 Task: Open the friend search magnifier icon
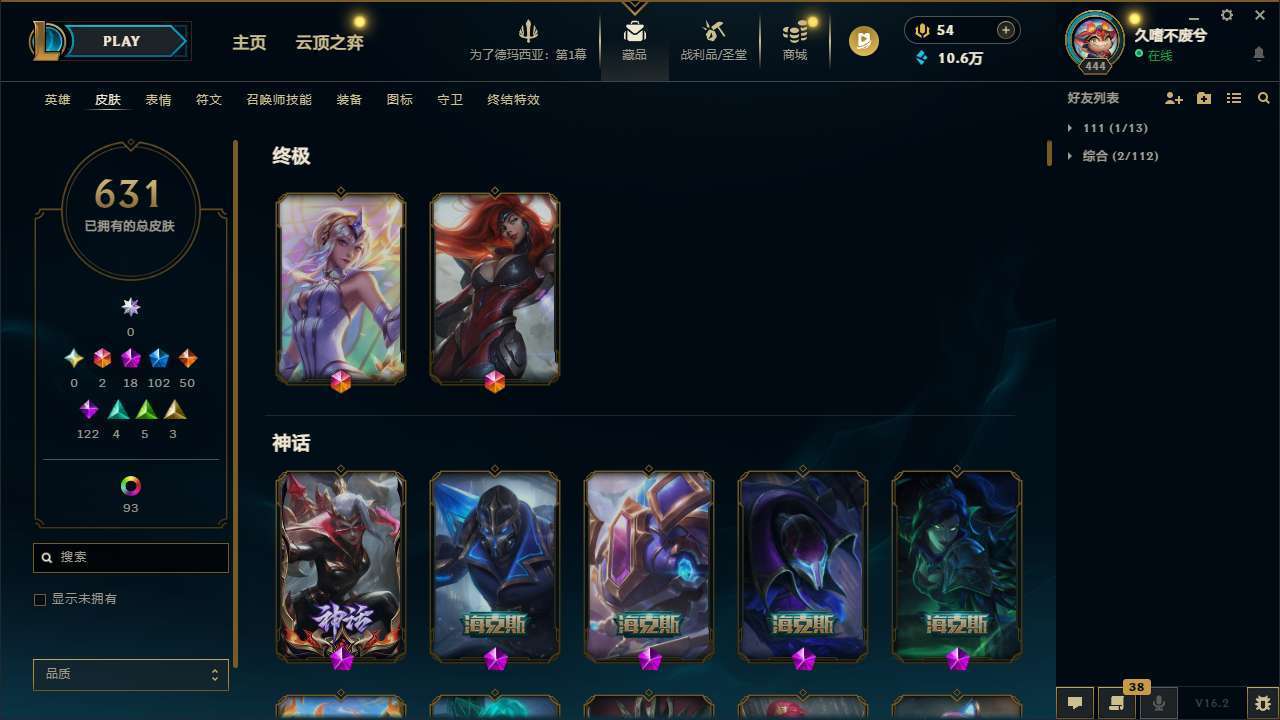pos(1264,98)
